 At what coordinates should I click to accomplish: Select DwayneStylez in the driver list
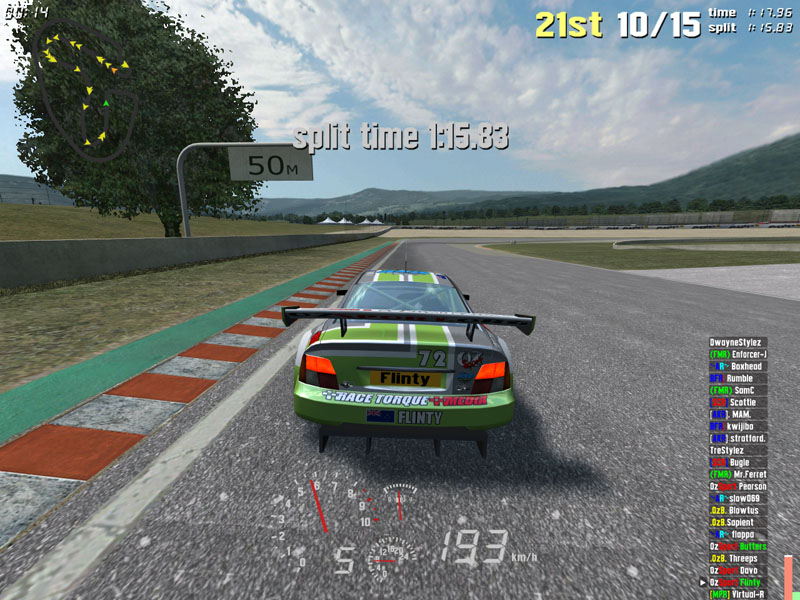(738, 343)
